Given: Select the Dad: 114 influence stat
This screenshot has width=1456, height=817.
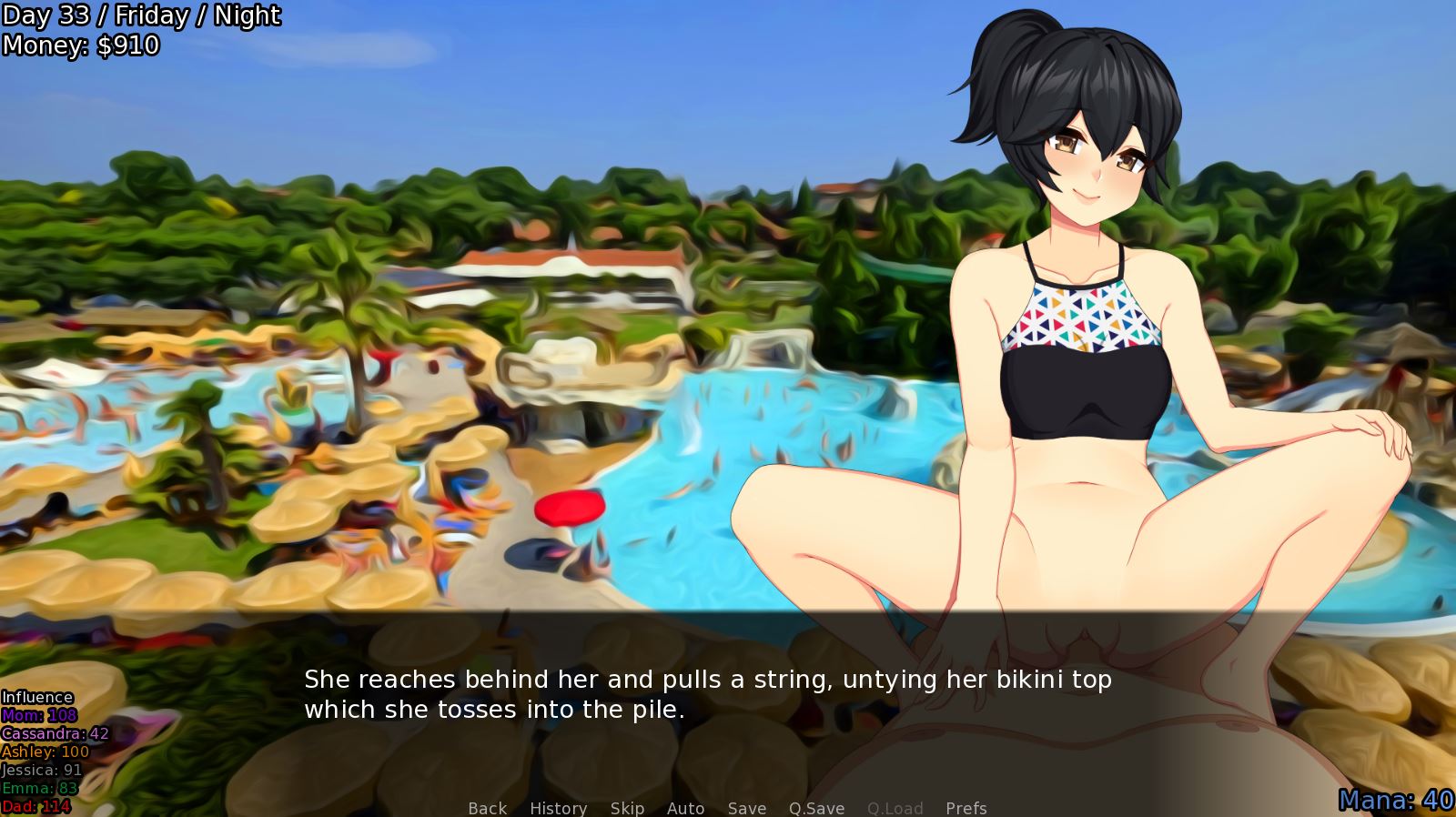Looking at the screenshot, I should (35, 803).
